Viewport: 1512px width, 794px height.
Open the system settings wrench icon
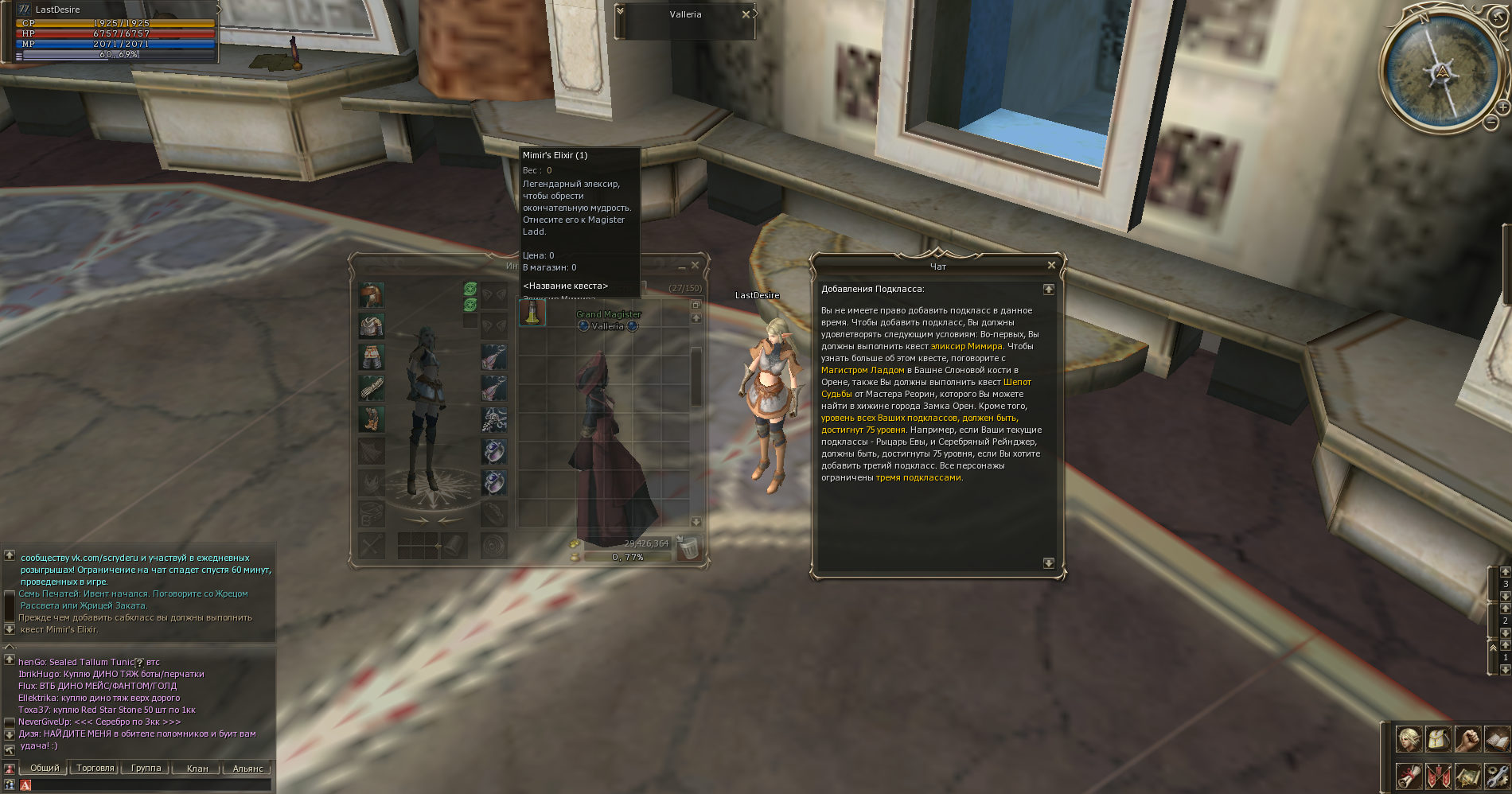point(1497,776)
